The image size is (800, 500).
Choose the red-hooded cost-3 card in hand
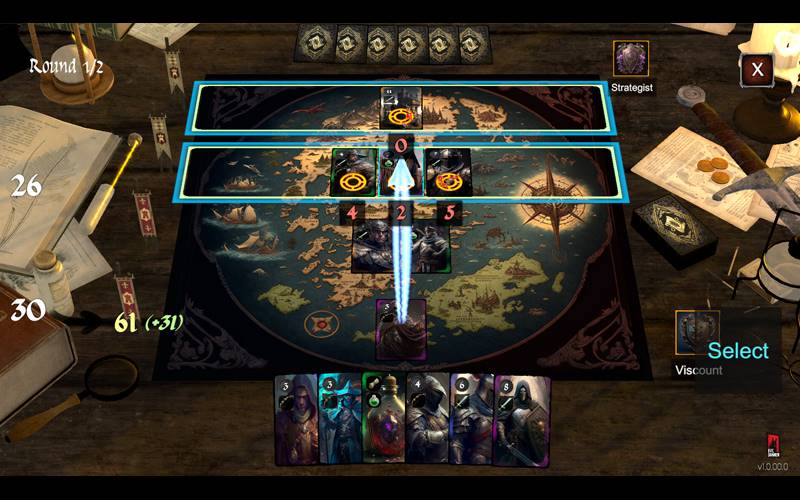296,419
